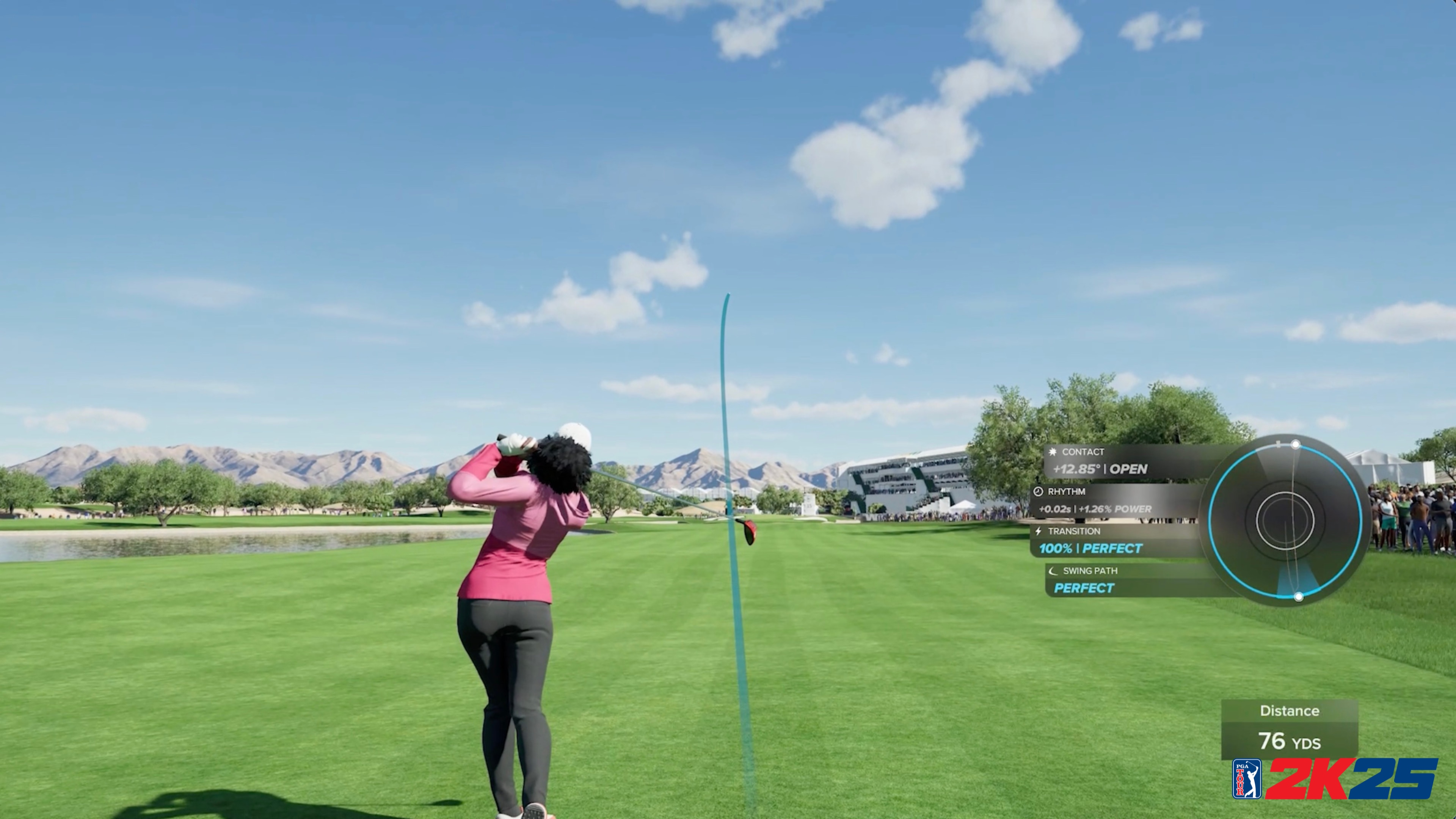This screenshot has height=819, width=1456.
Task: Toggle the Contact OPEN indicator
Action: click(x=1130, y=469)
